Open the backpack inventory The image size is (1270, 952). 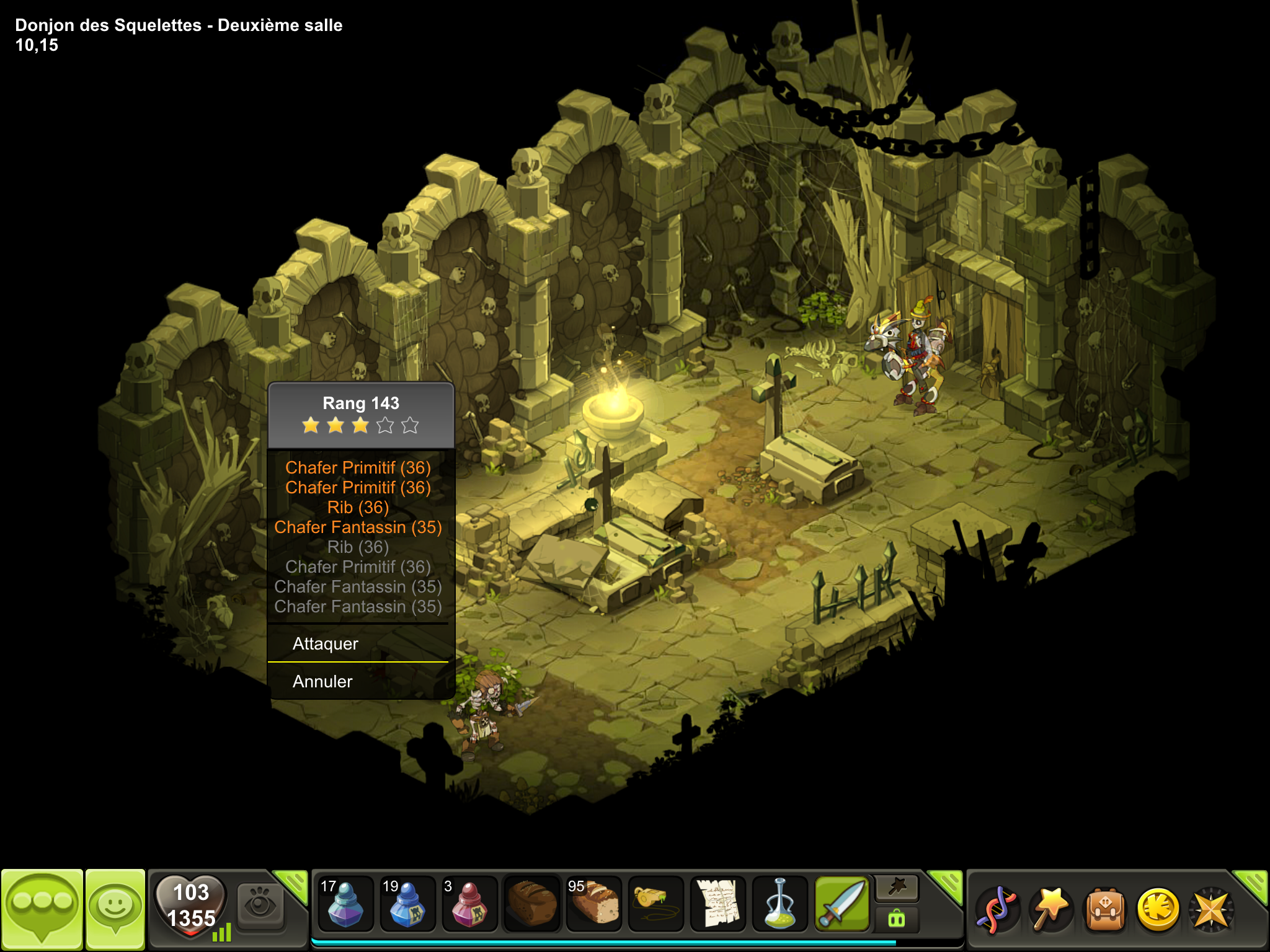pos(1104,910)
